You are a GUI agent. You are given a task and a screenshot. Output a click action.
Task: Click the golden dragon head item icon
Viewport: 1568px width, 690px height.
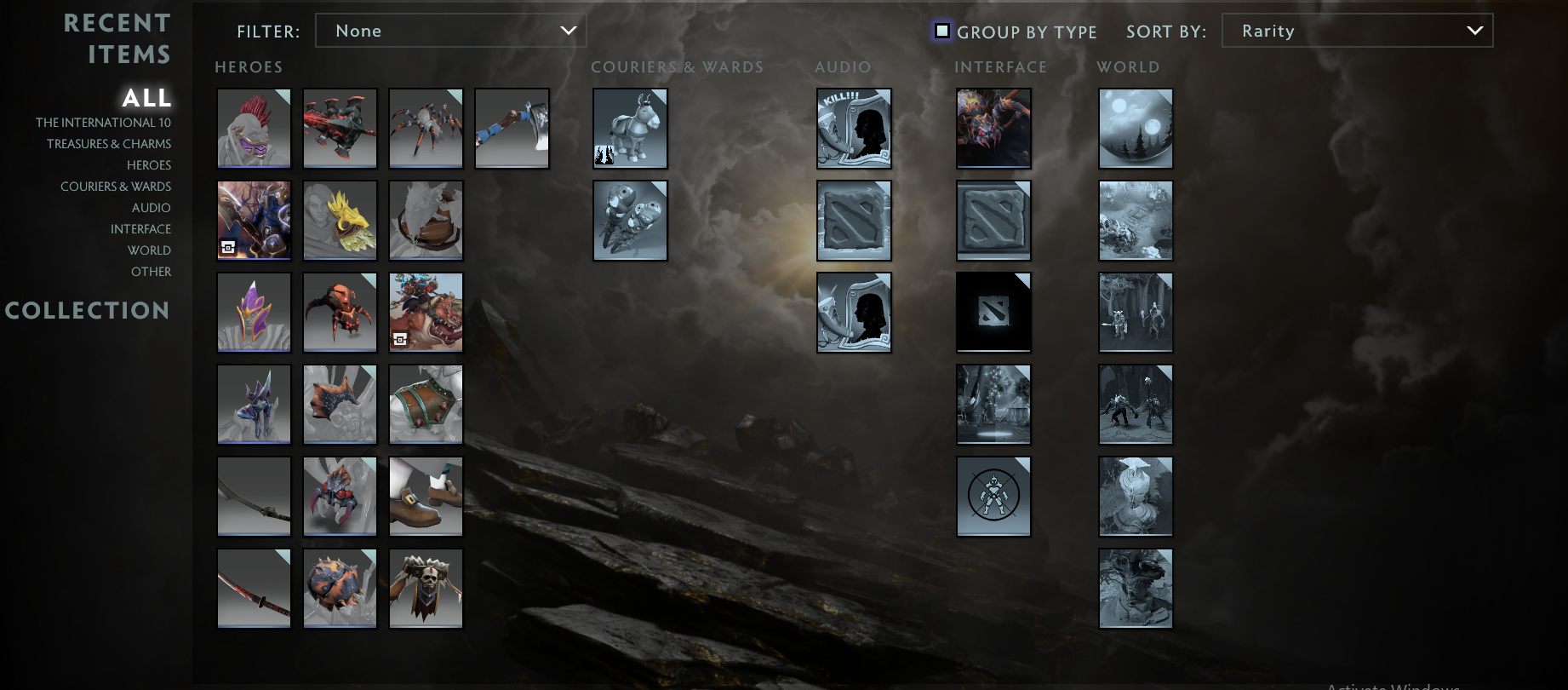click(x=340, y=220)
